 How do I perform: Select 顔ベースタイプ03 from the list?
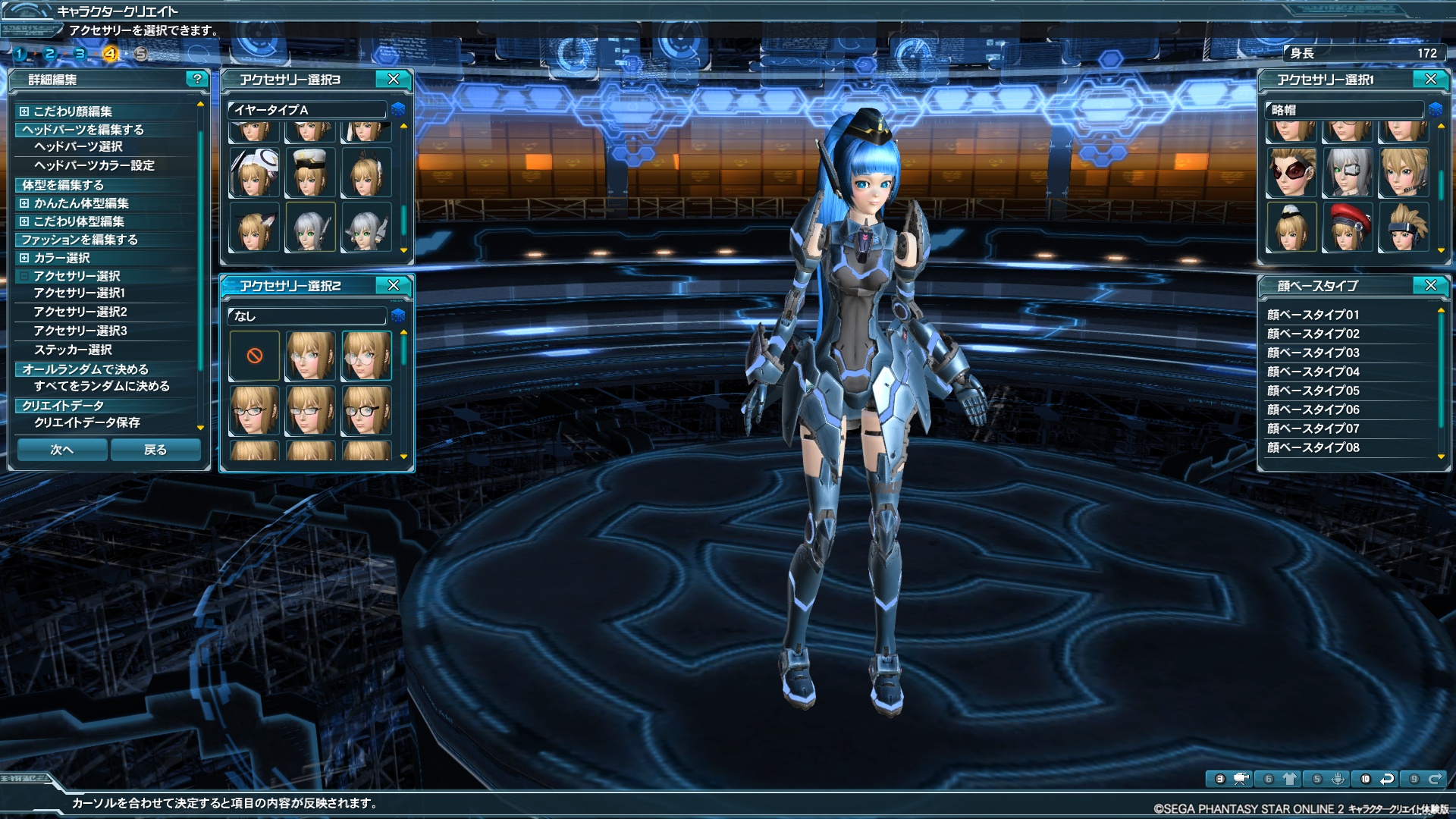tap(1313, 353)
